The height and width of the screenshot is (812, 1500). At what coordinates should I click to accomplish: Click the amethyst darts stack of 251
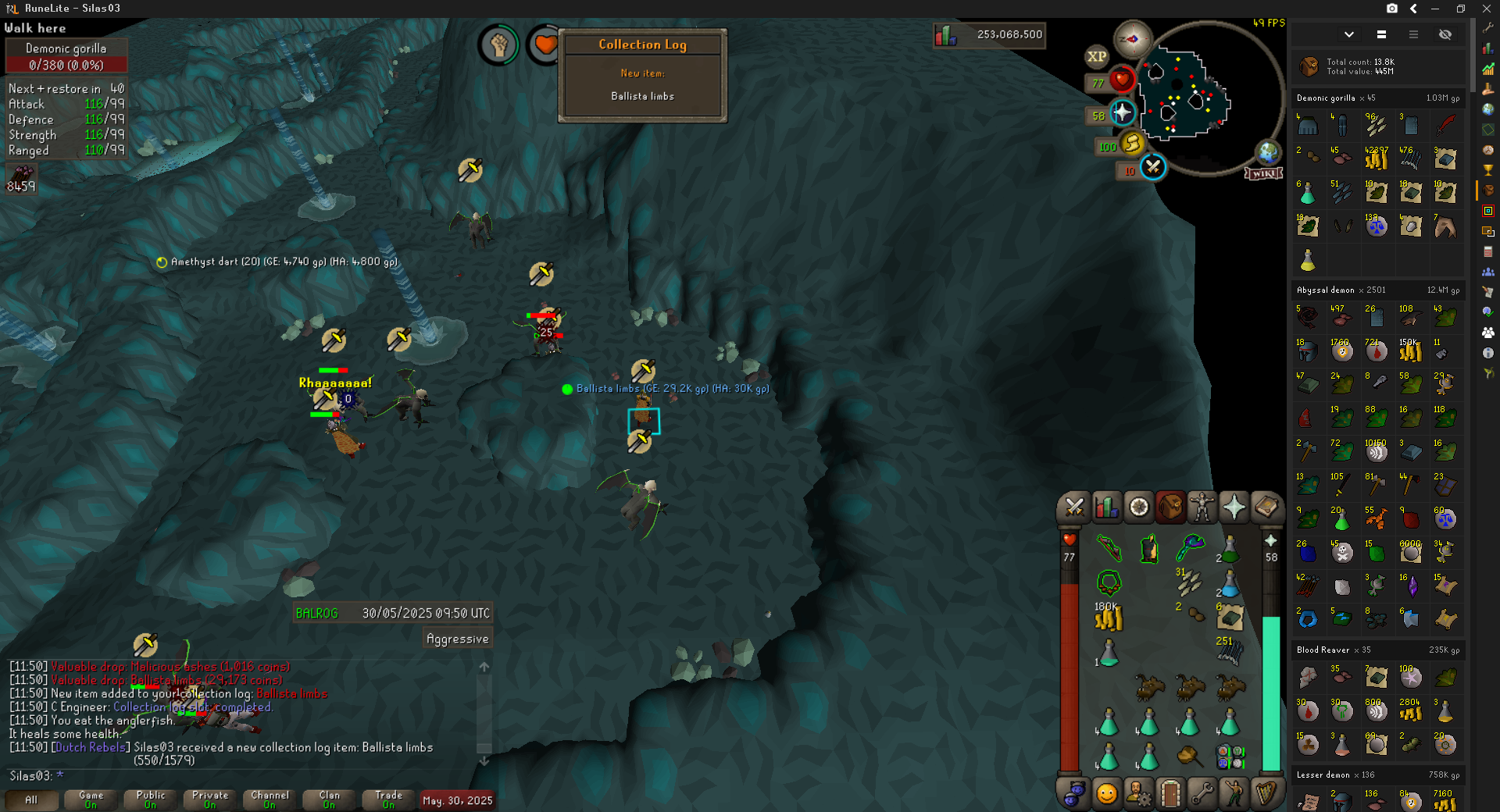tap(1229, 651)
